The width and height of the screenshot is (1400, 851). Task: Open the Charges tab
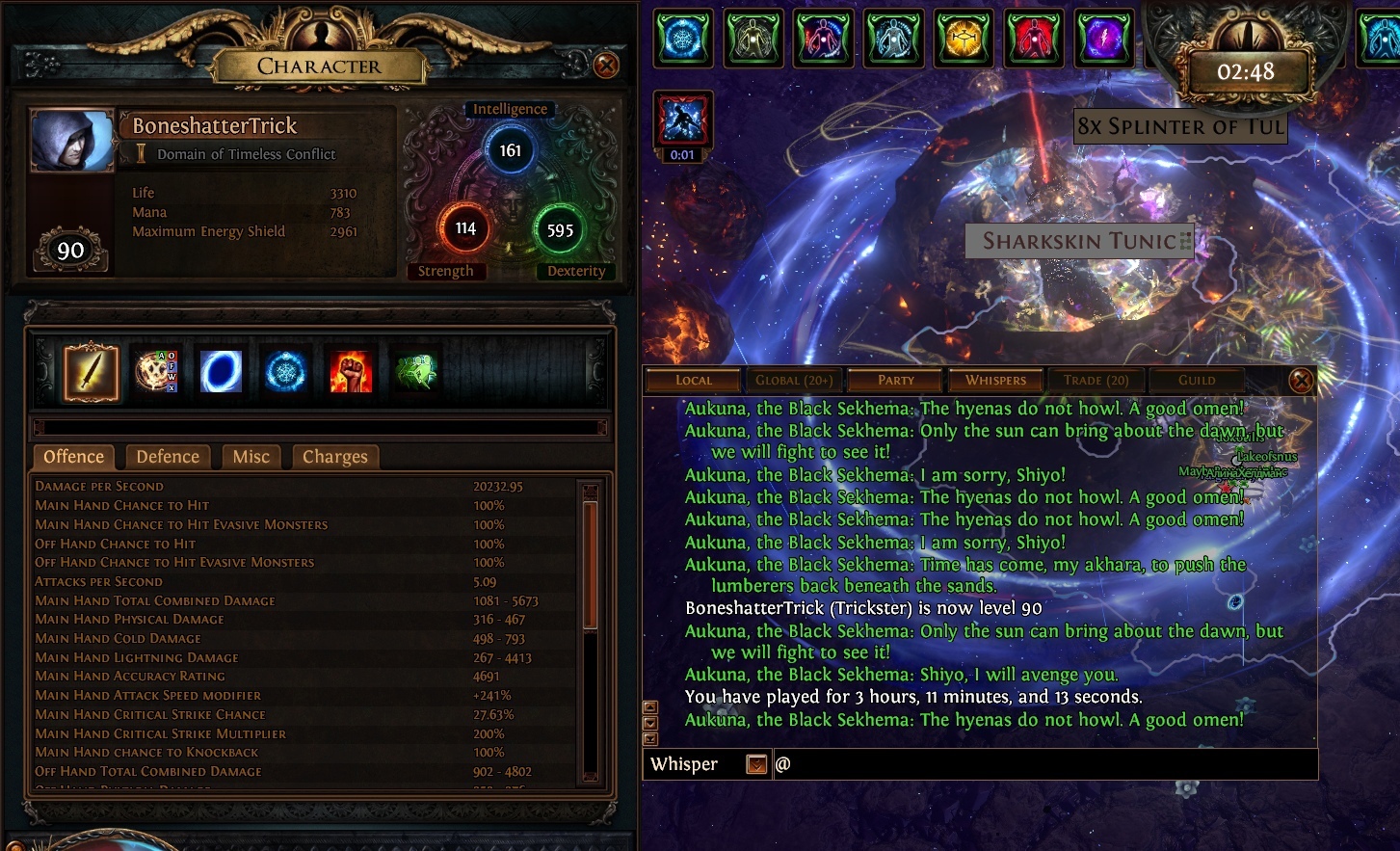(334, 456)
